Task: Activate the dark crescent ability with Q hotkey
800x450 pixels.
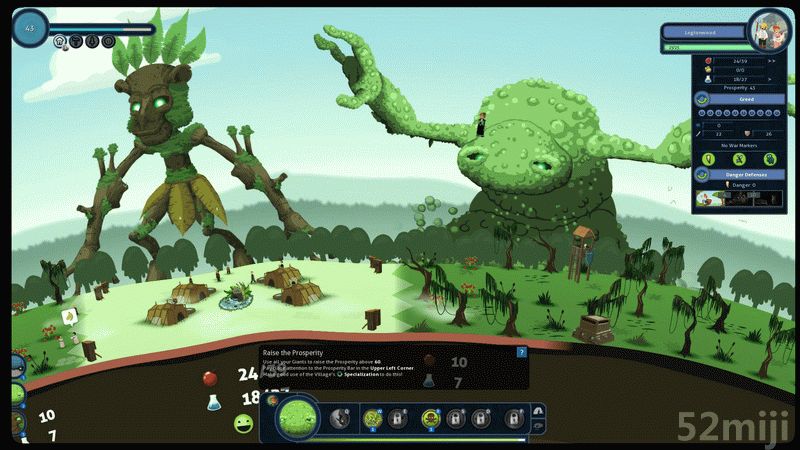Action: click(343, 418)
